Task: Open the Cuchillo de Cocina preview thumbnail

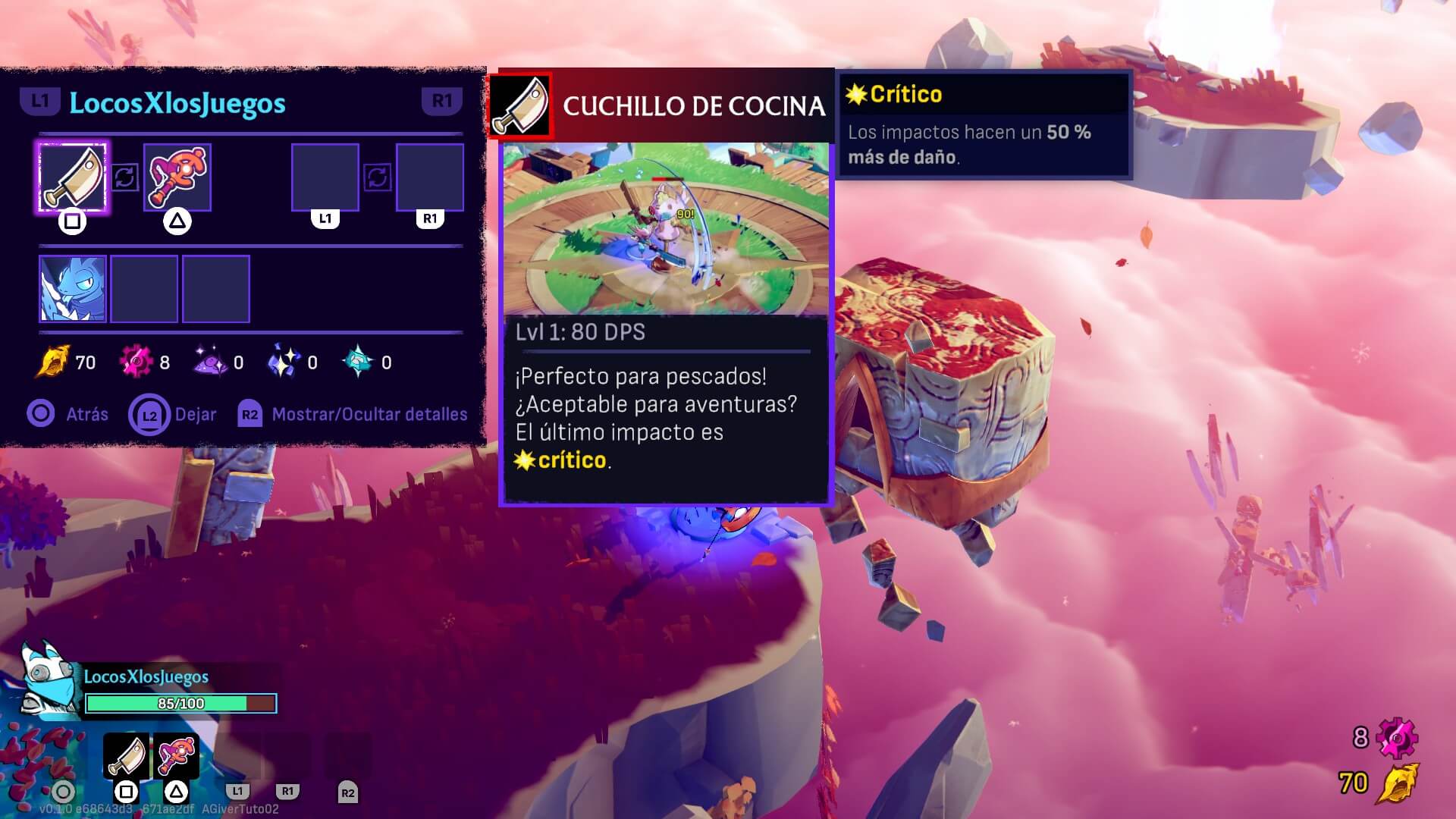Action: coord(666,228)
